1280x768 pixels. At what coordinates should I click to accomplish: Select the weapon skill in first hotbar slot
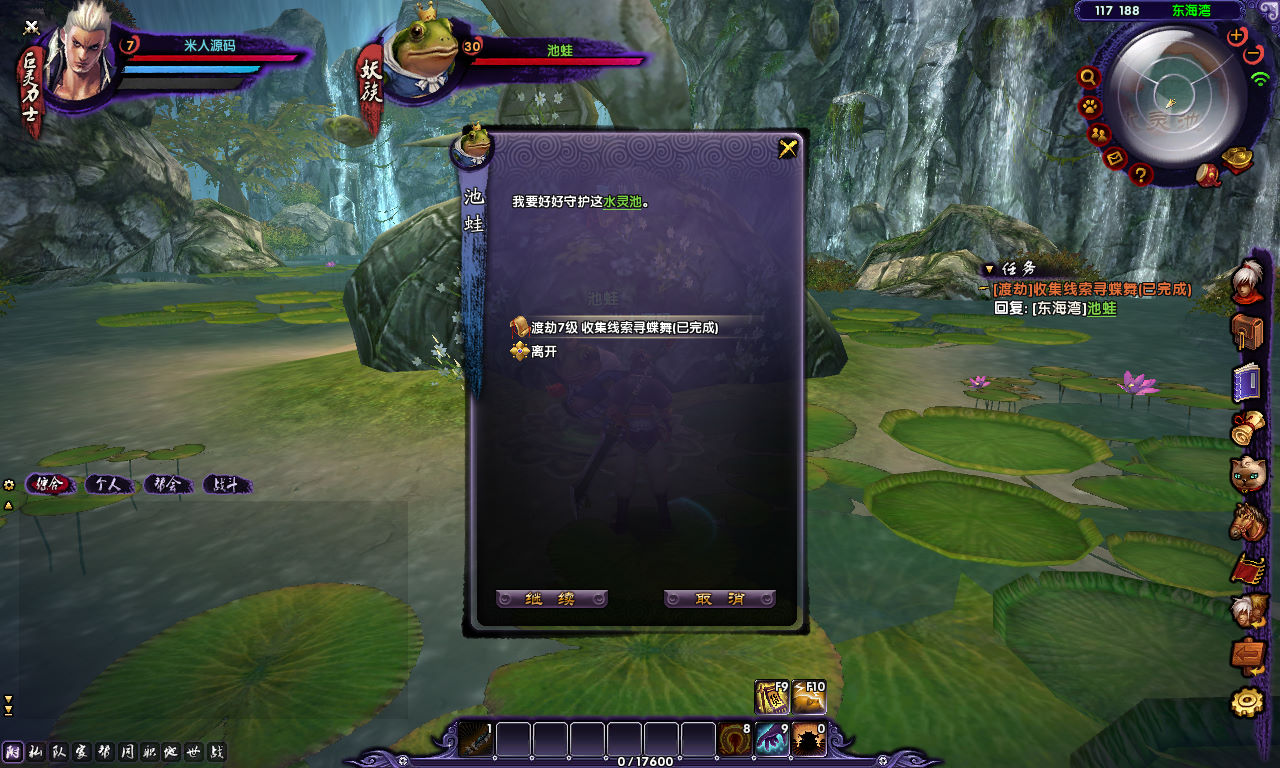pos(476,739)
